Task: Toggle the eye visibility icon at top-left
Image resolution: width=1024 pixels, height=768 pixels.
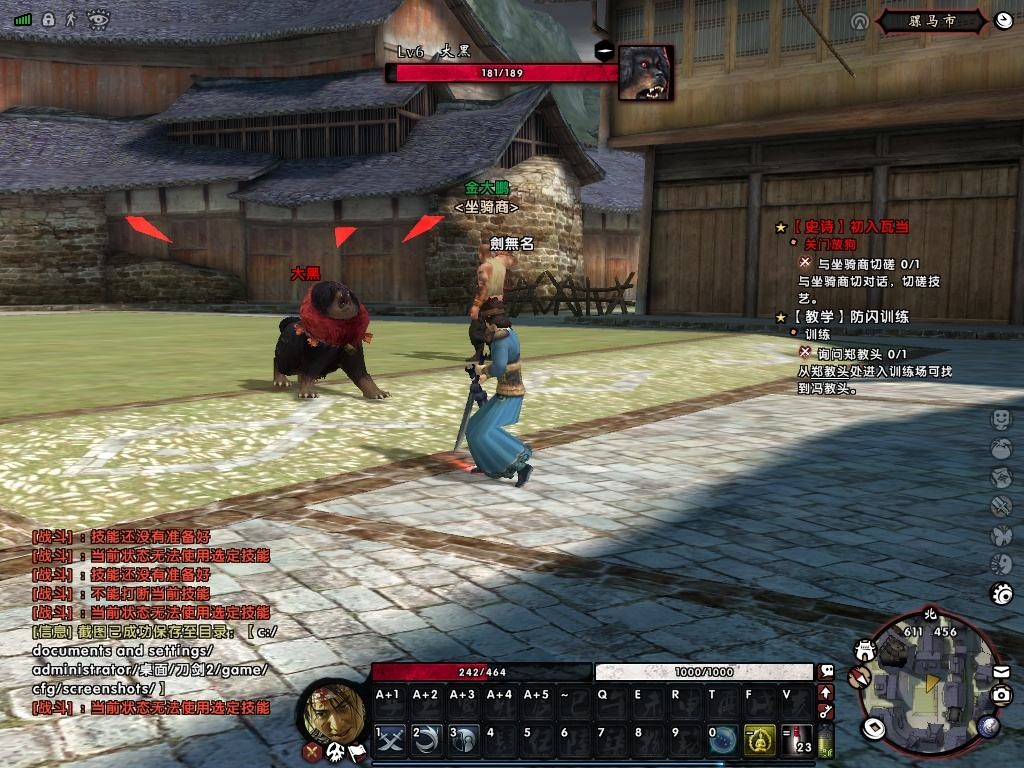Action: [97, 17]
